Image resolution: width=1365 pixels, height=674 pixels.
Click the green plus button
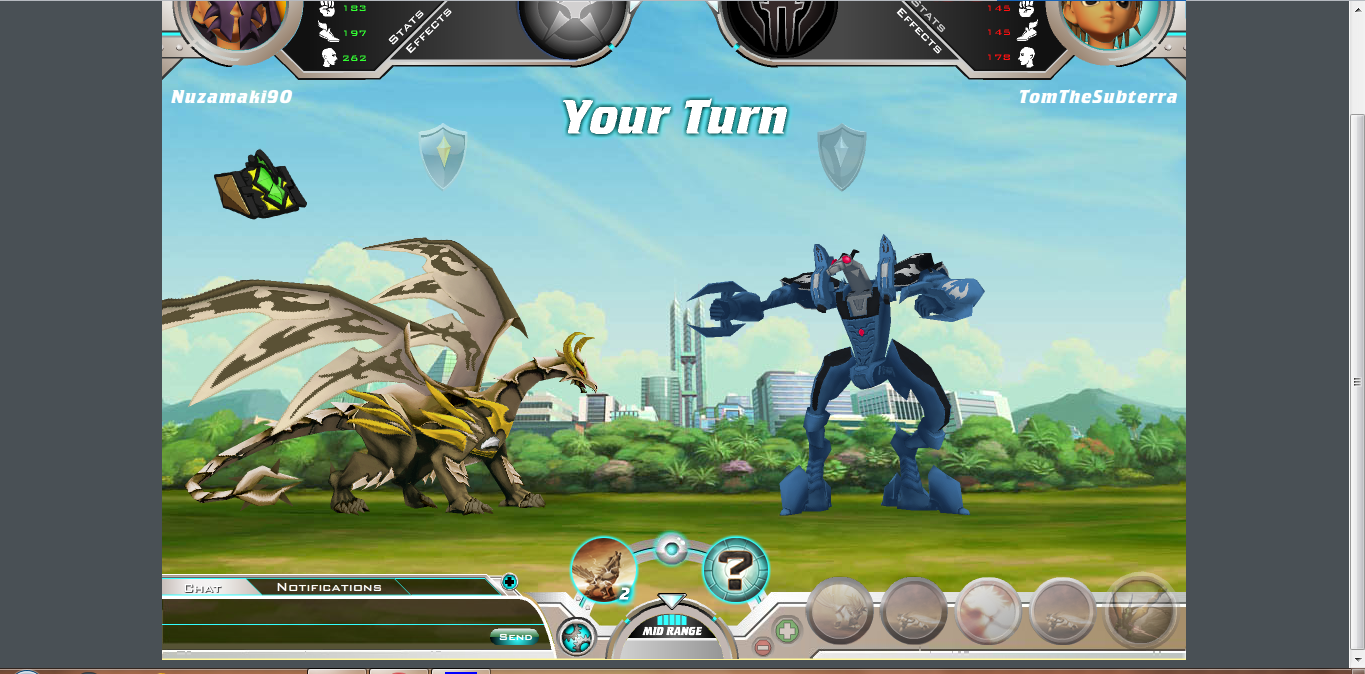click(x=787, y=631)
